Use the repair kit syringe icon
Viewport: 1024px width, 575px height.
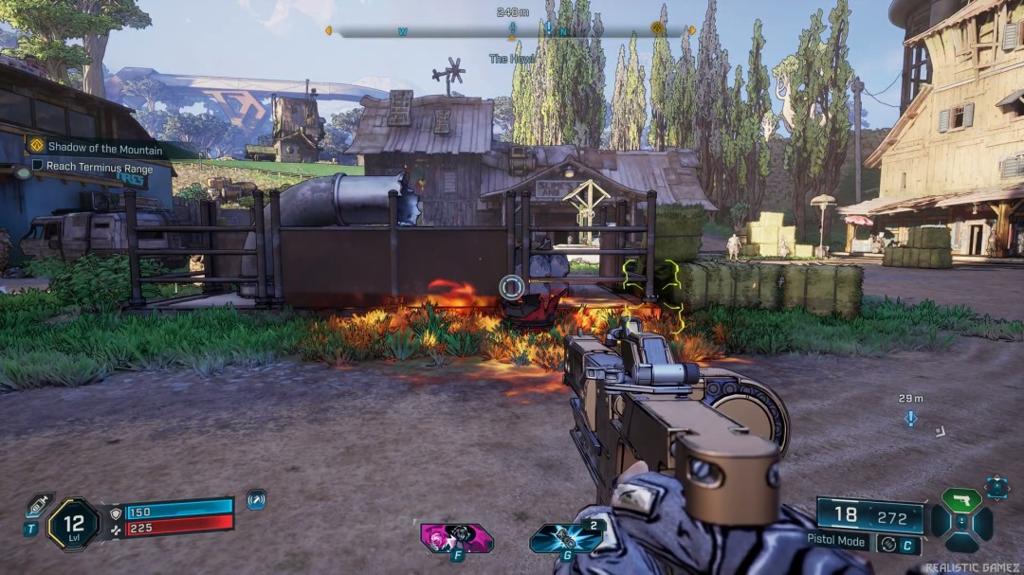pos(40,505)
